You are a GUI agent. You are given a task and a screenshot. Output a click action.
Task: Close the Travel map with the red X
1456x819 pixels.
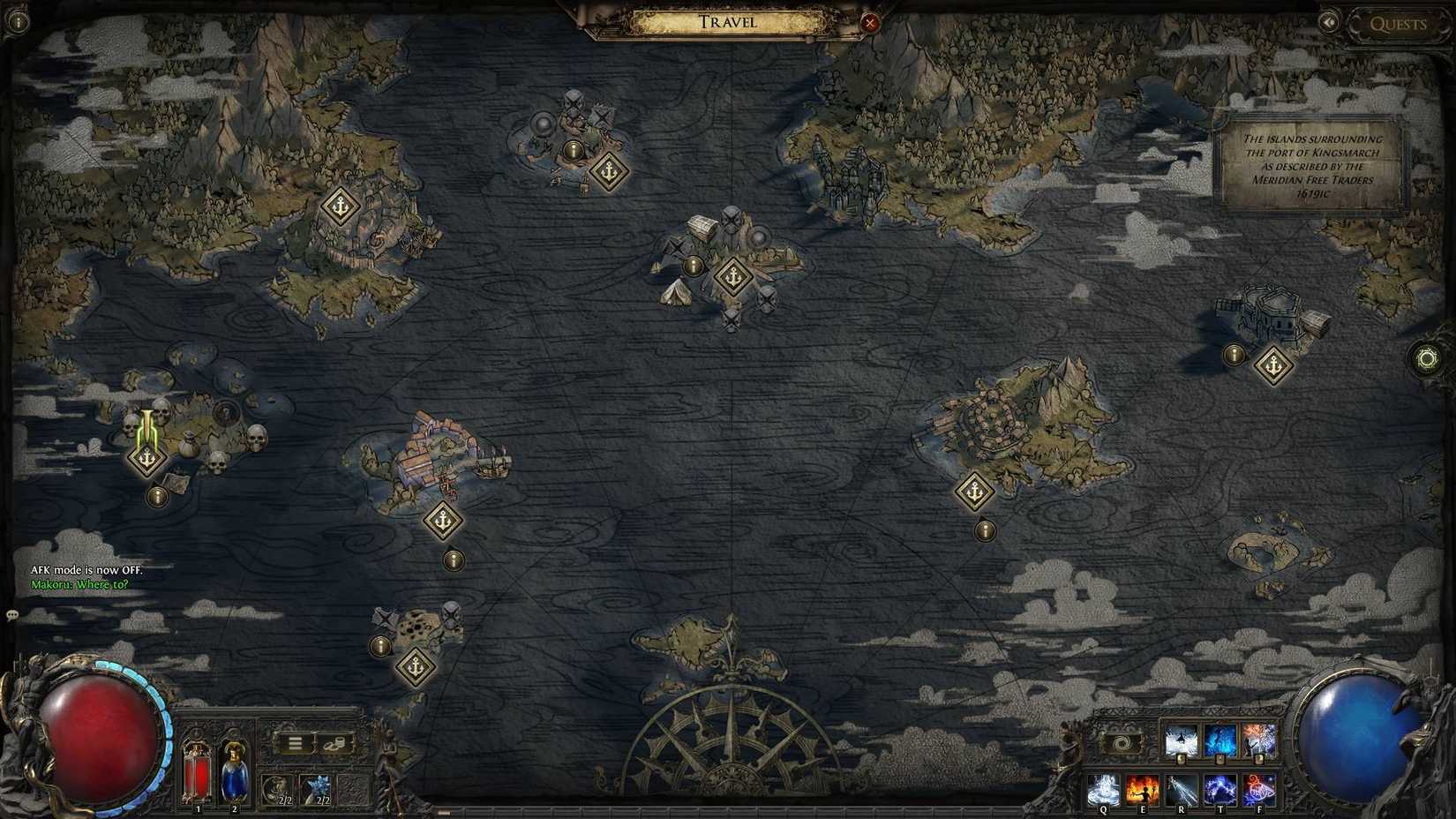point(870,23)
